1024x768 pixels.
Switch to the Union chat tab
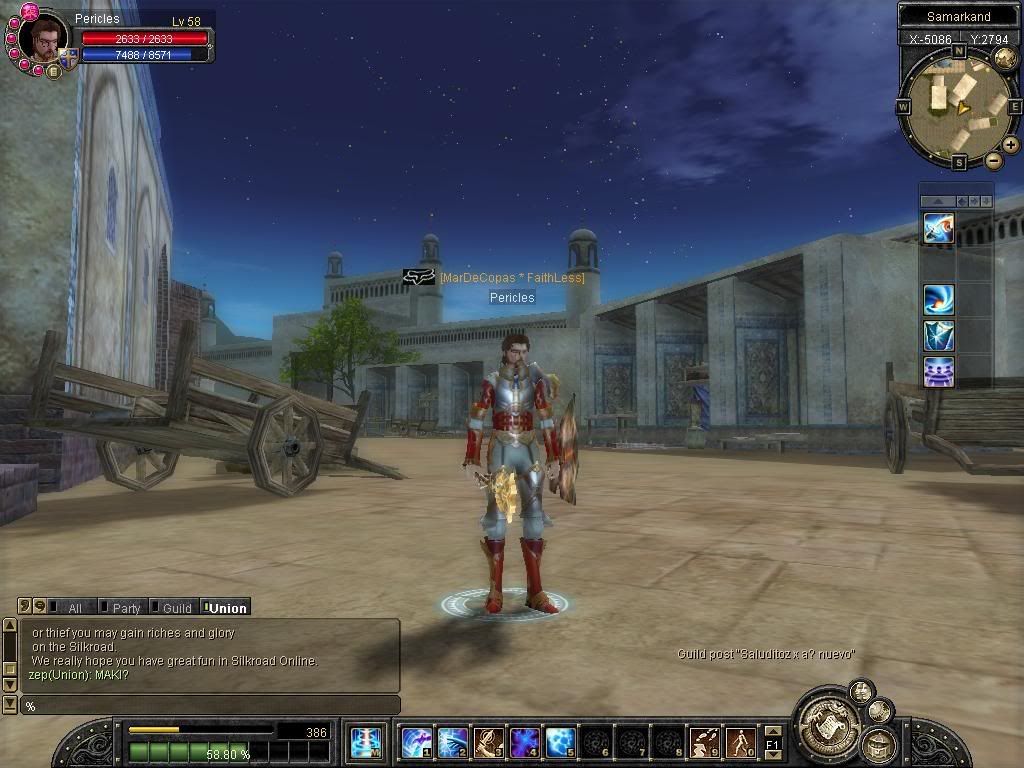(225, 607)
